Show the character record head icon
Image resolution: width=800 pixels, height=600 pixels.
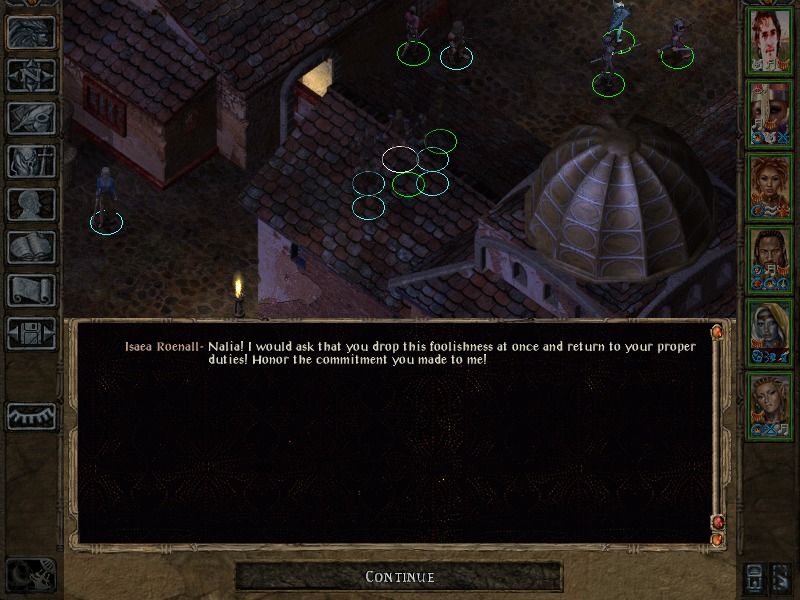tap(32, 205)
